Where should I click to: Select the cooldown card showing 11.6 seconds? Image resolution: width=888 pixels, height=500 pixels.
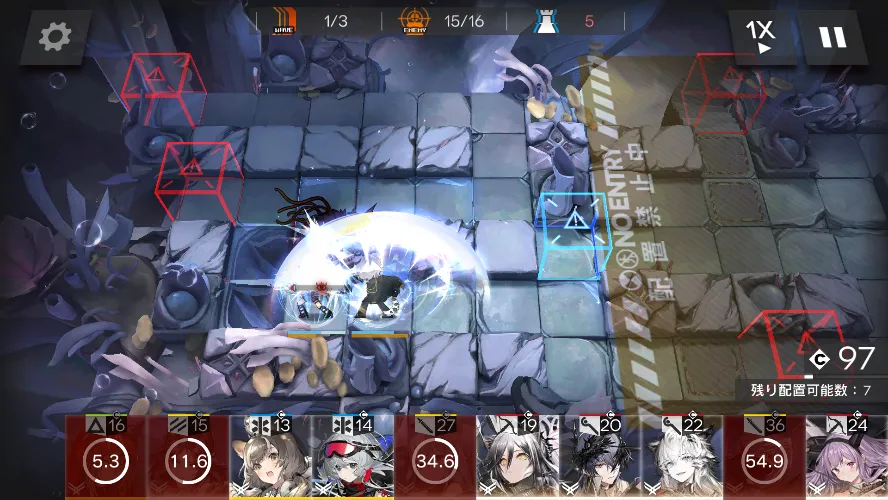[188, 460]
